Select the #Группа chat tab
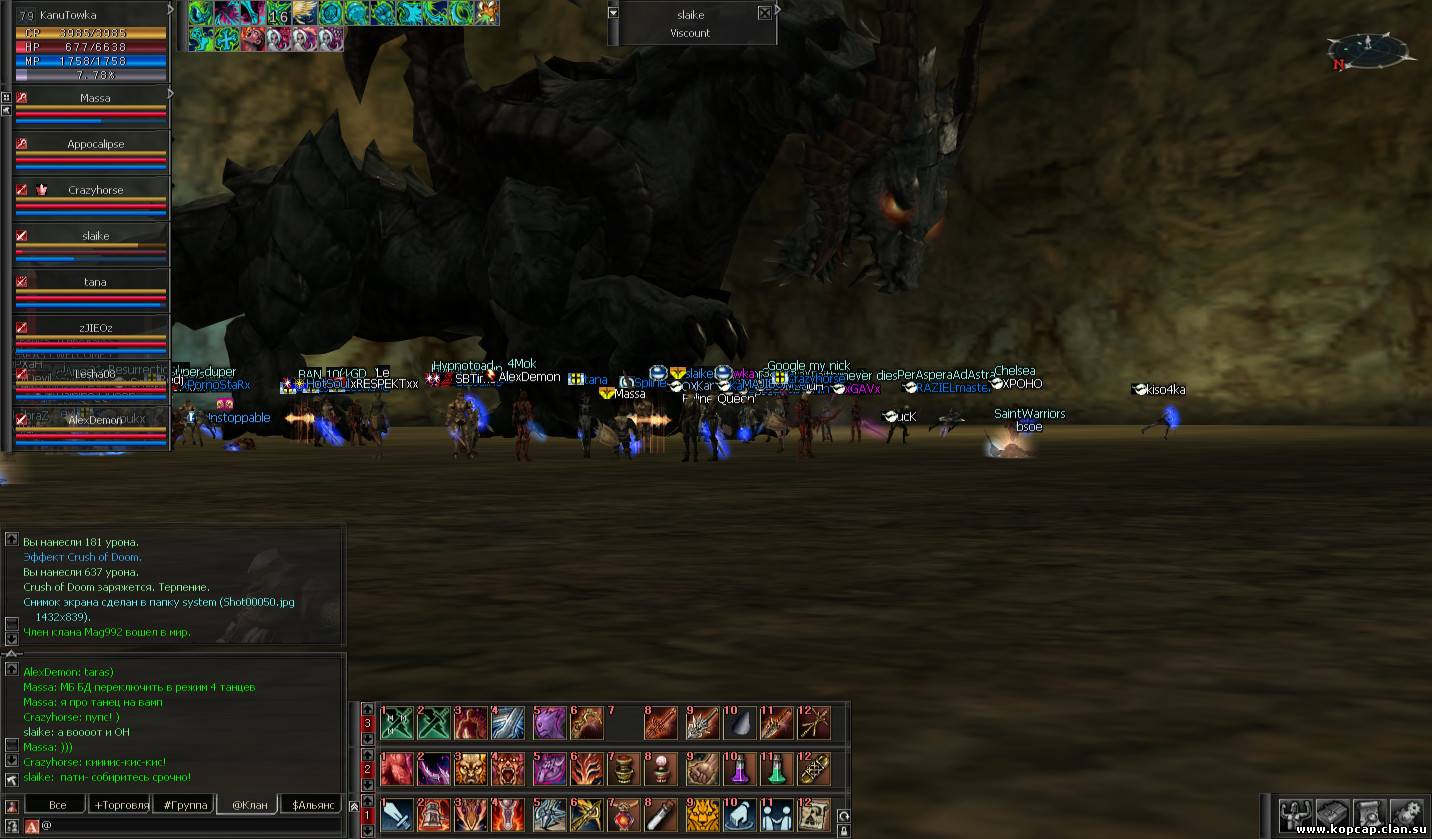1432x839 pixels. click(x=185, y=805)
